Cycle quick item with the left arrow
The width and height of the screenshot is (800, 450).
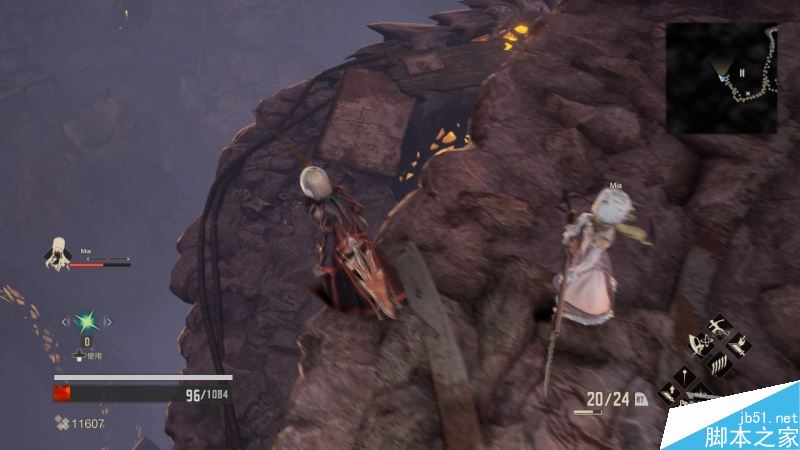(x=66, y=321)
